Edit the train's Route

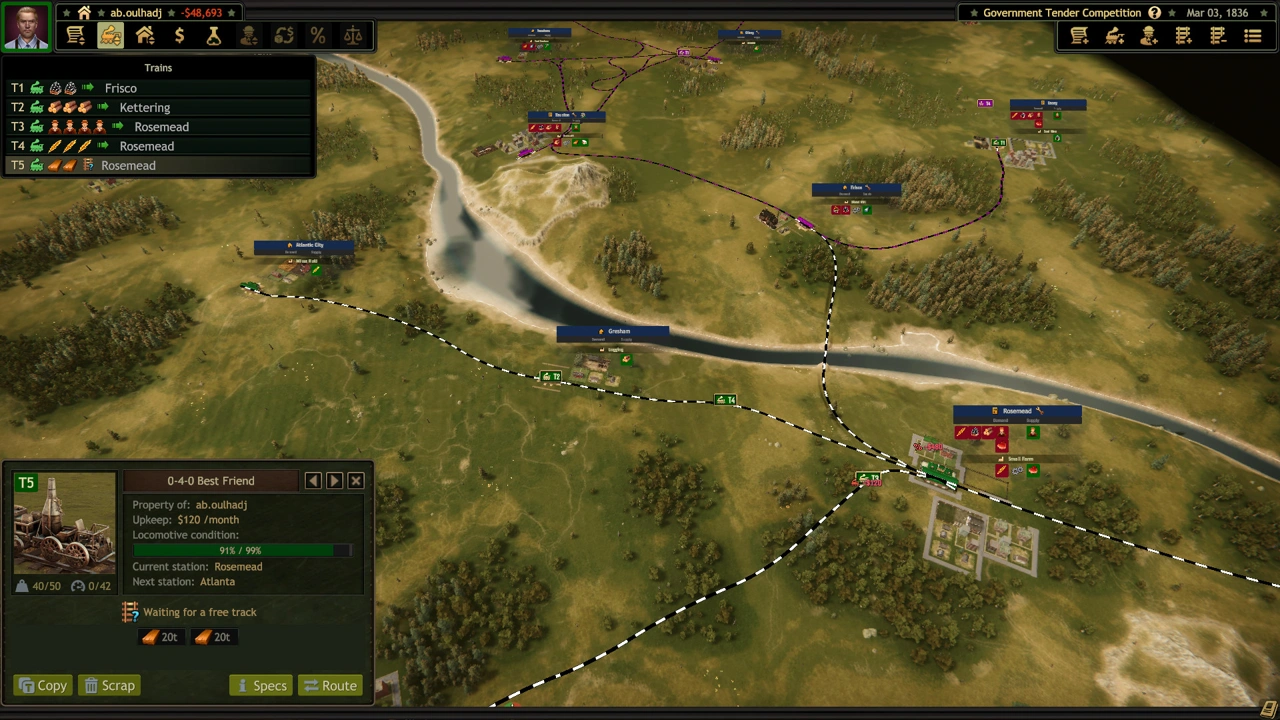(x=329, y=685)
